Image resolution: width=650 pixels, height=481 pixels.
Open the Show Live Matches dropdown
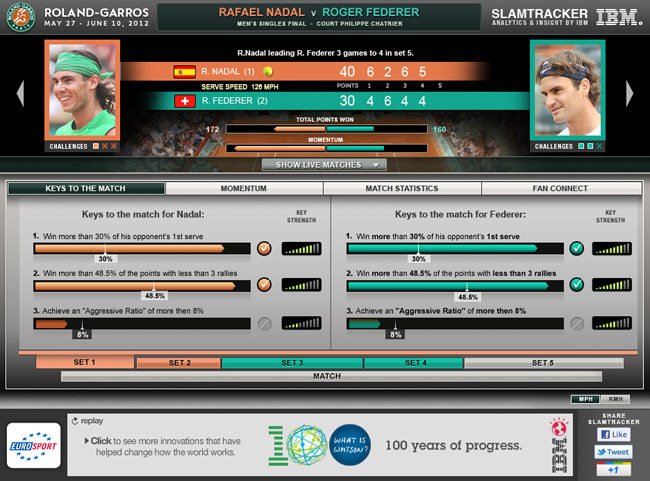(324, 165)
